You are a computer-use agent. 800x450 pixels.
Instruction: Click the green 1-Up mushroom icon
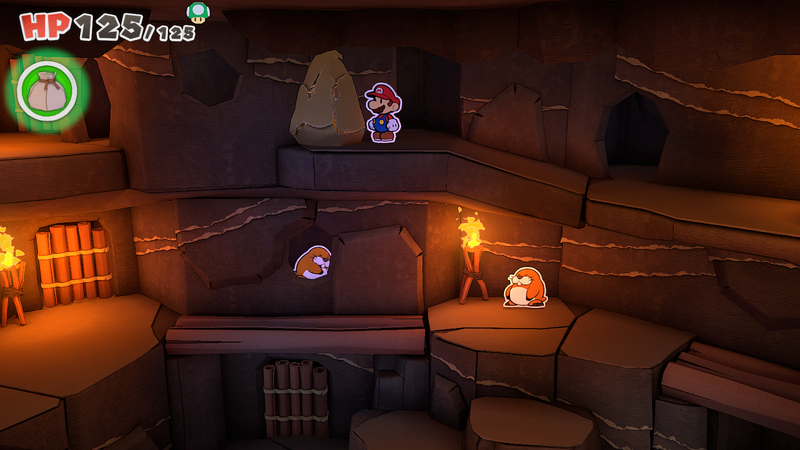tap(198, 13)
